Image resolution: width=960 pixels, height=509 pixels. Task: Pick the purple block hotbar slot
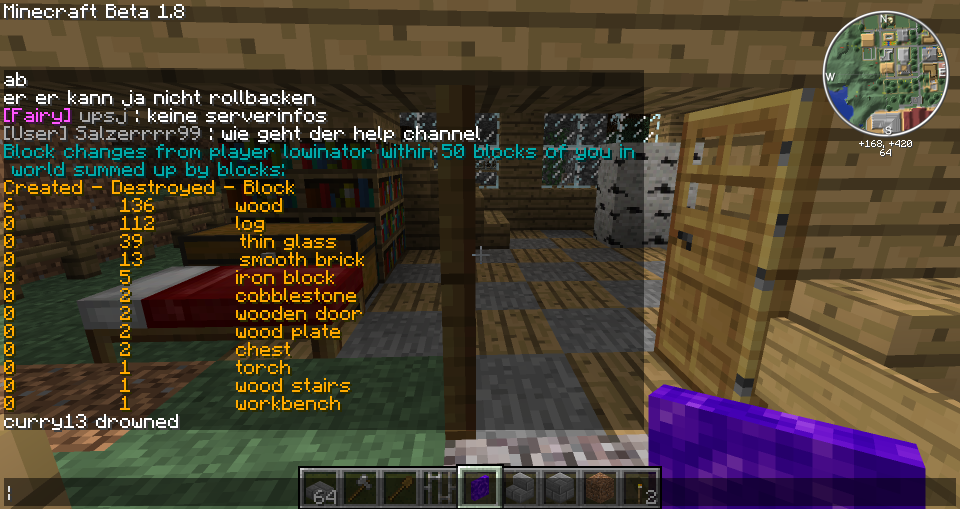coord(479,487)
